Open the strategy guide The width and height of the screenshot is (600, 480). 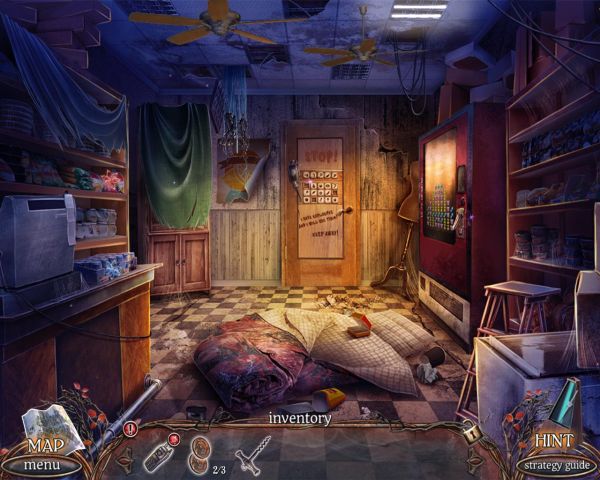(x=557, y=464)
